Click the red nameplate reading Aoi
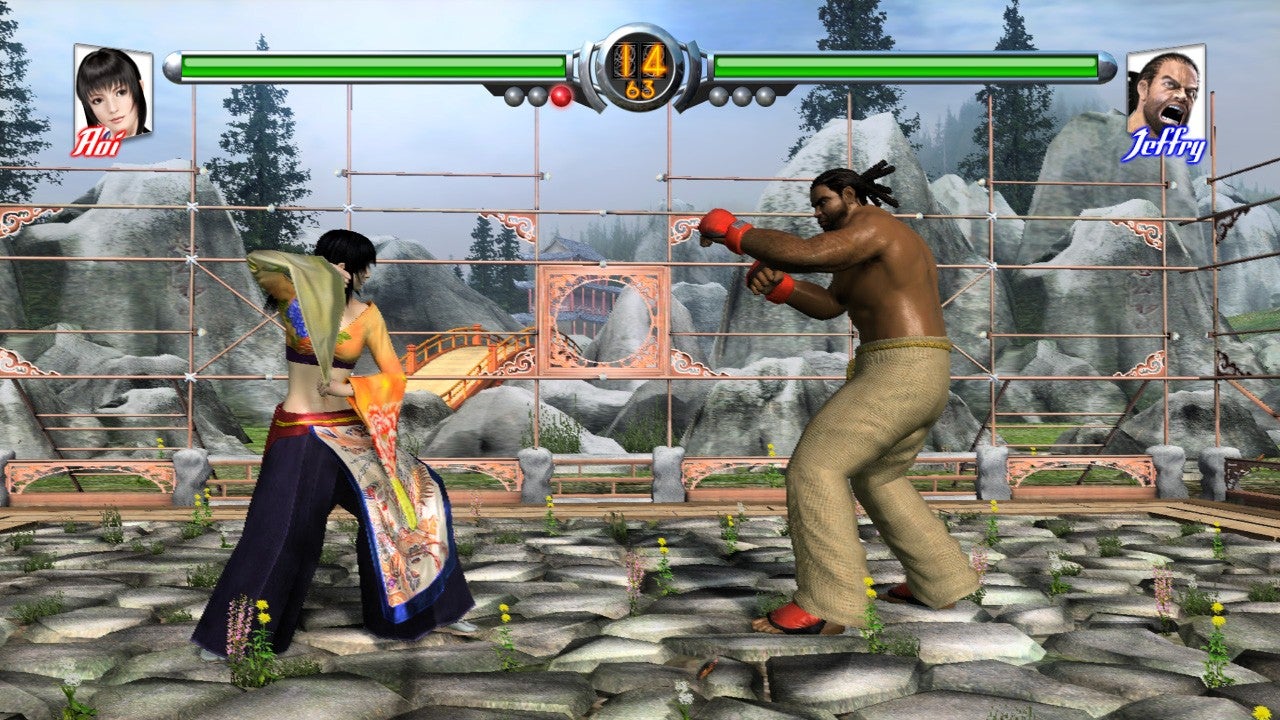Screen dimensions: 1280x720 [x=97, y=140]
